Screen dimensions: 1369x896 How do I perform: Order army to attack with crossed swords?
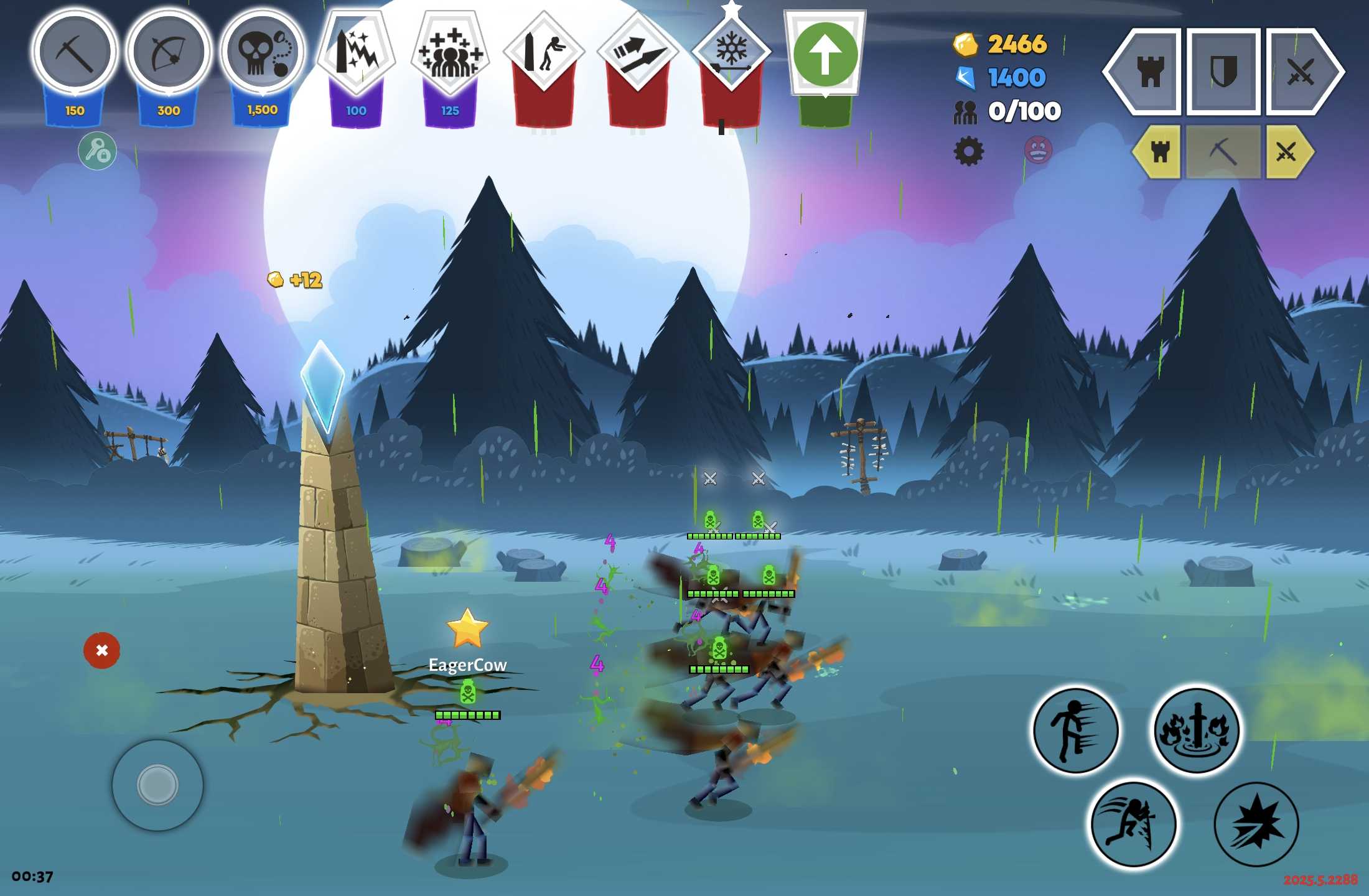1301,72
